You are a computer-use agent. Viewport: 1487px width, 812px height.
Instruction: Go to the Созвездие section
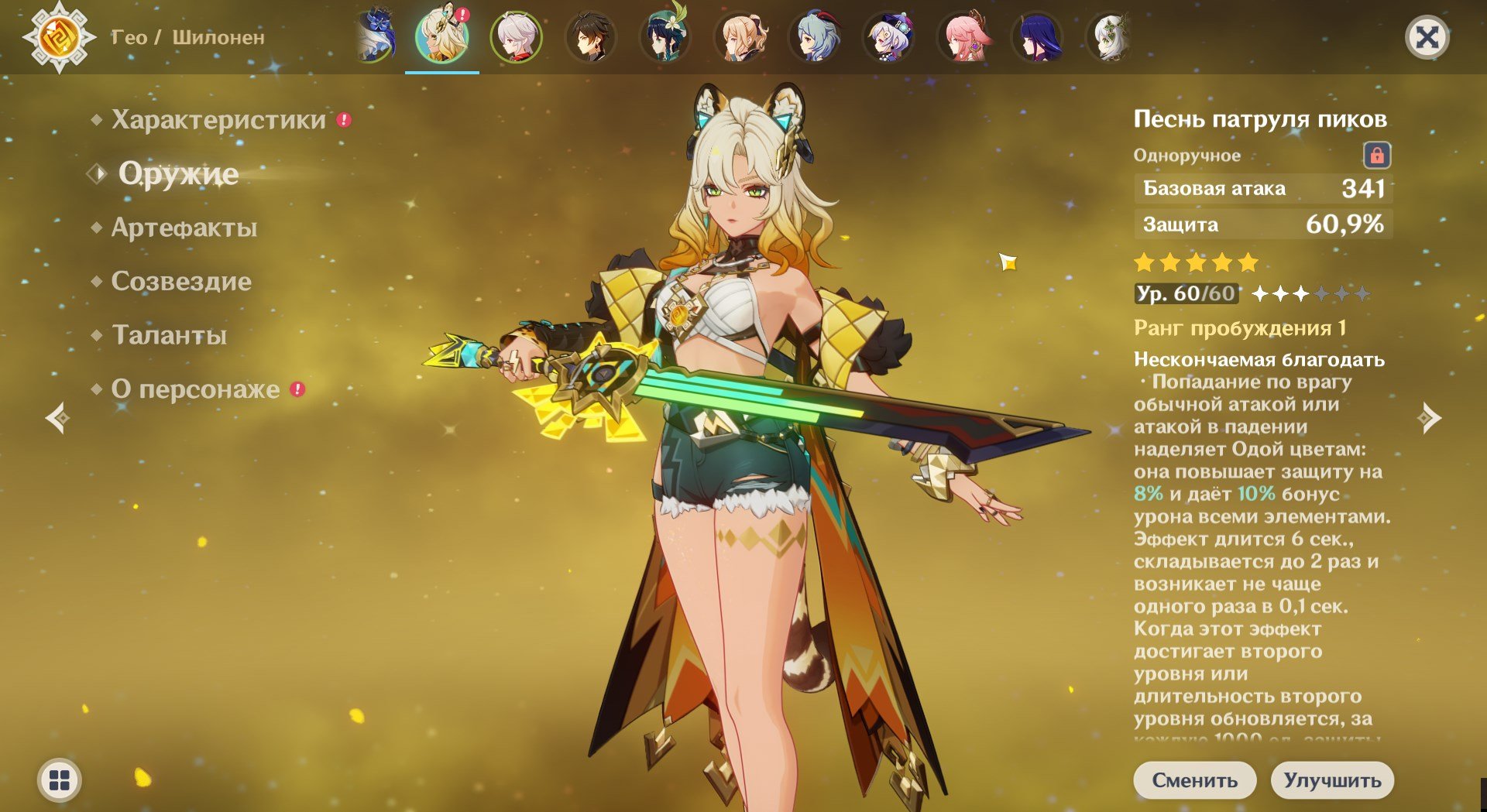click(x=181, y=281)
